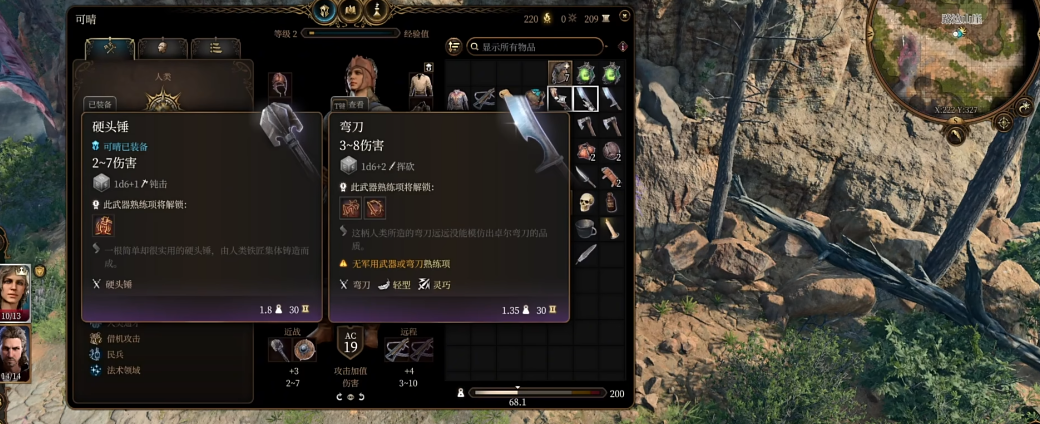
Task: Select the metal bucket inventory item
Action: pyautogui.click(x=586, y=229)
